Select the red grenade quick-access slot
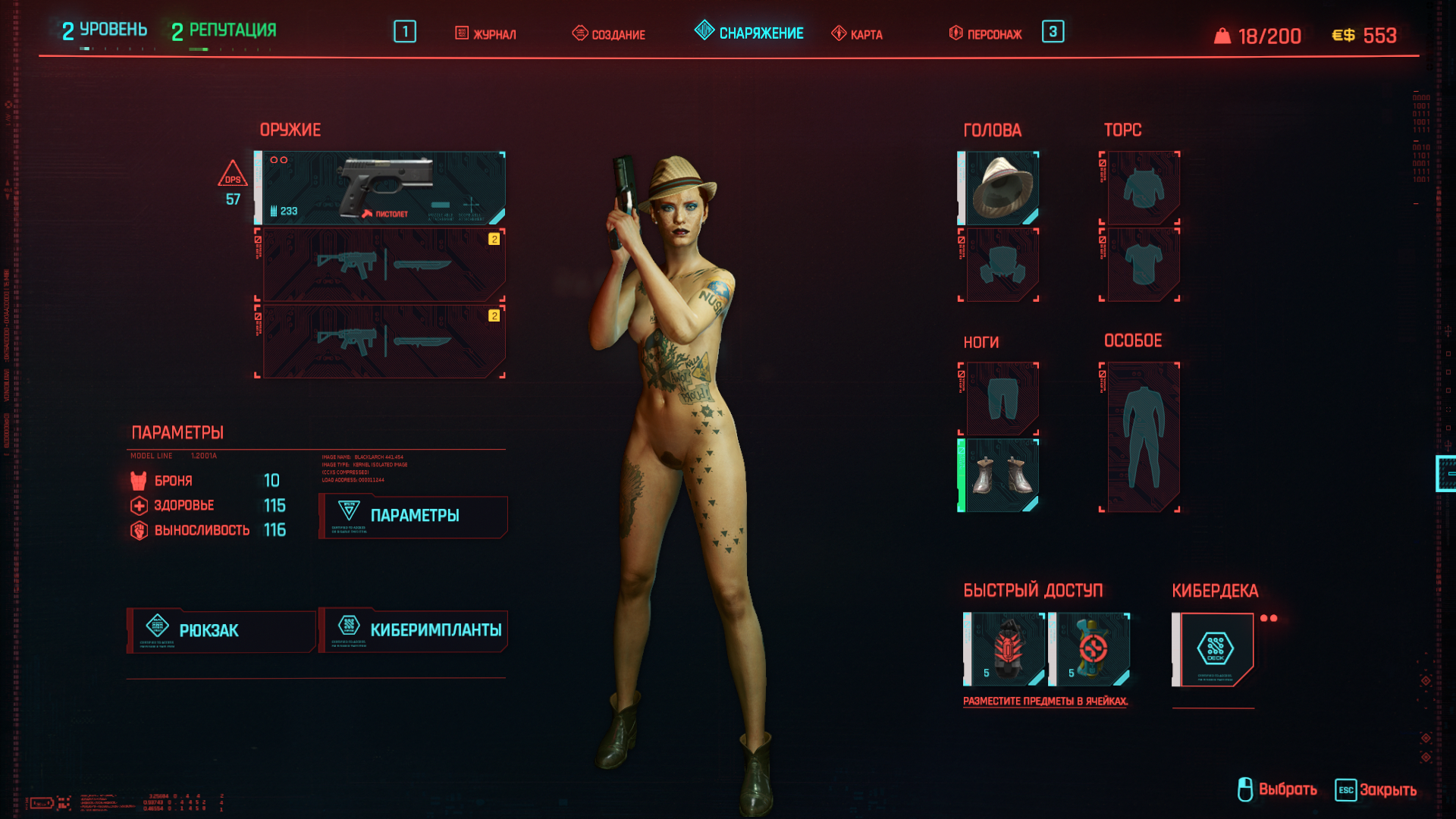The height and width of the screenshot is (819, 1456). [x=1006, y=650]
